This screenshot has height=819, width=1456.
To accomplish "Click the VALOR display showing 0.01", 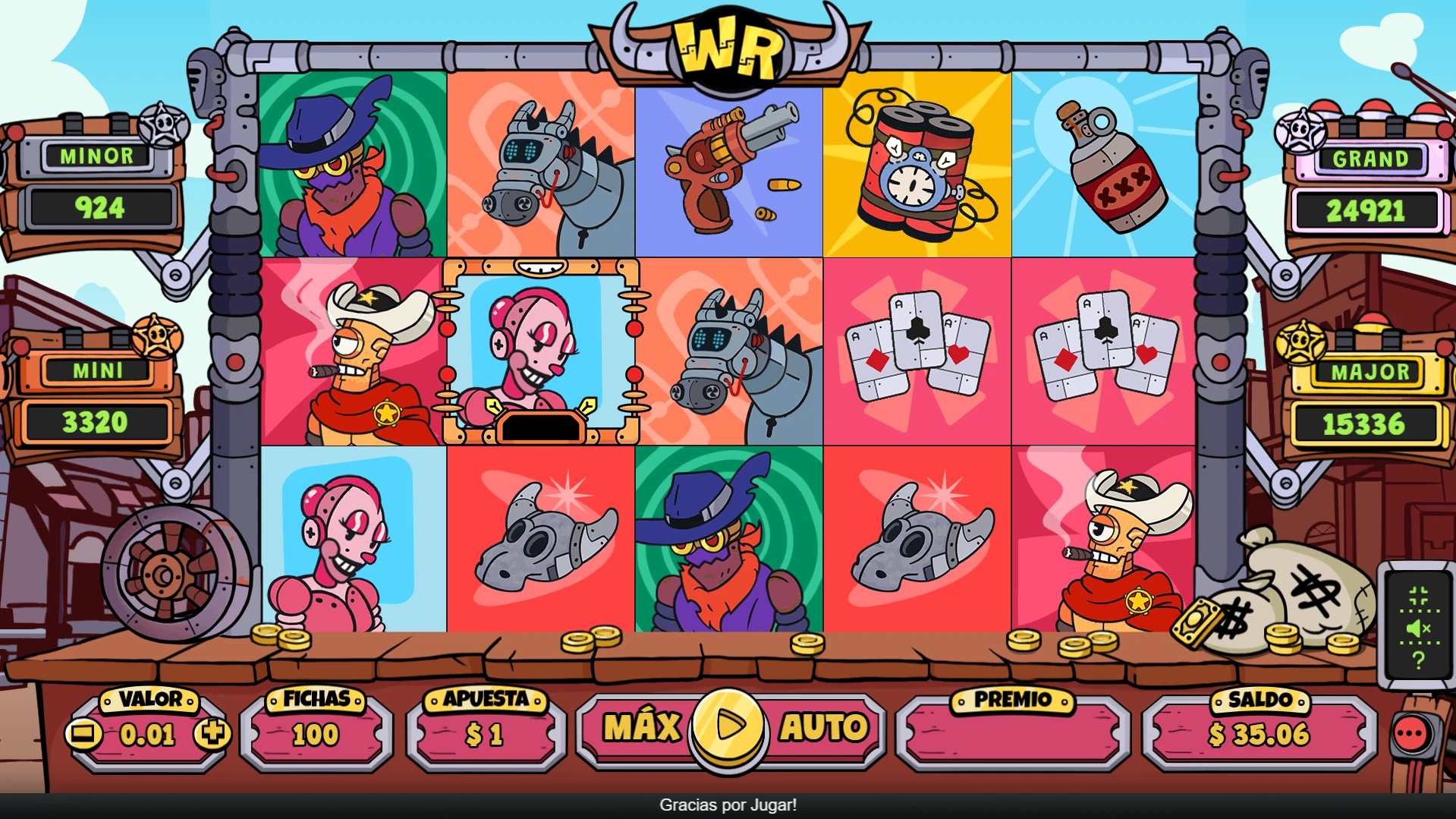I will pos(149,734).
